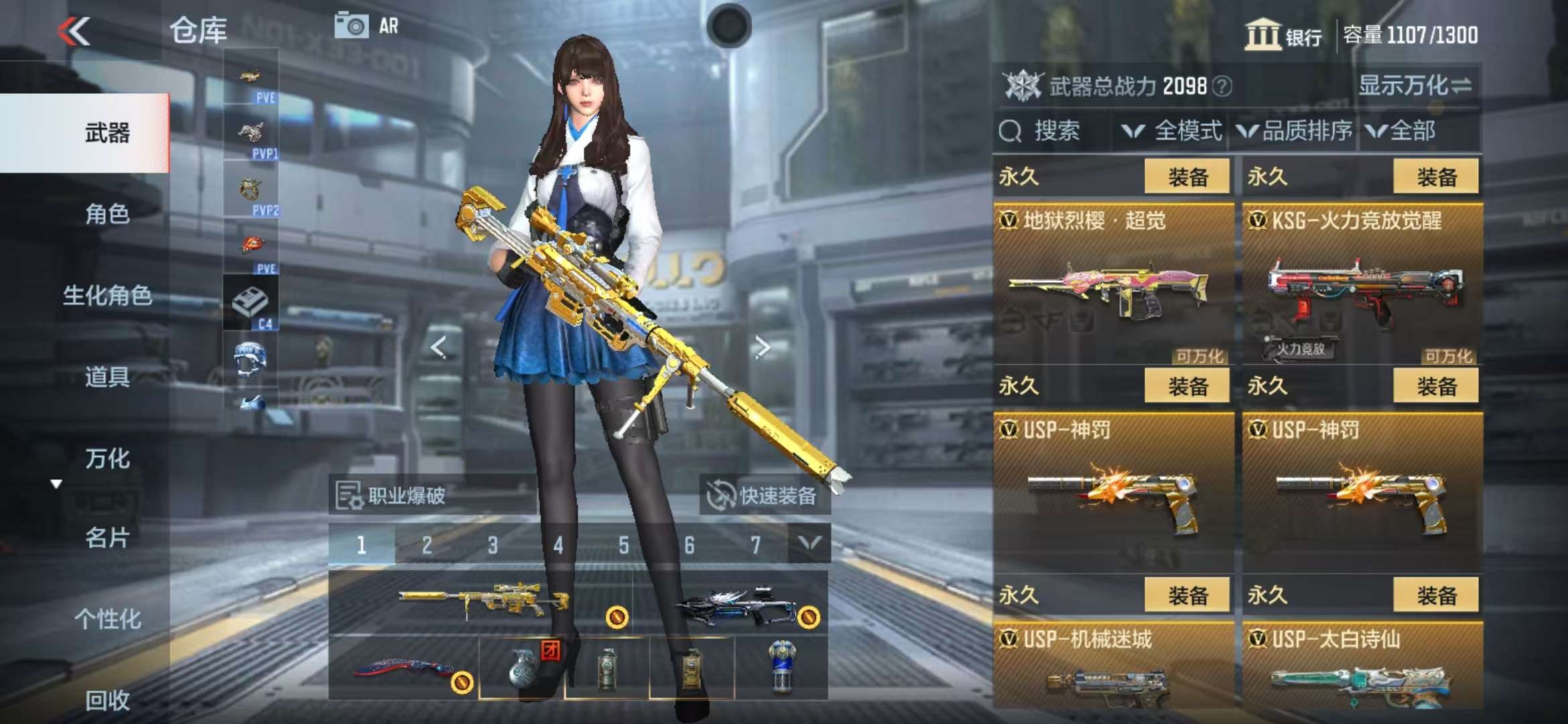Select the 道具 items category
The width and height of the screenshot is (1568, 724).
point(107,377)
